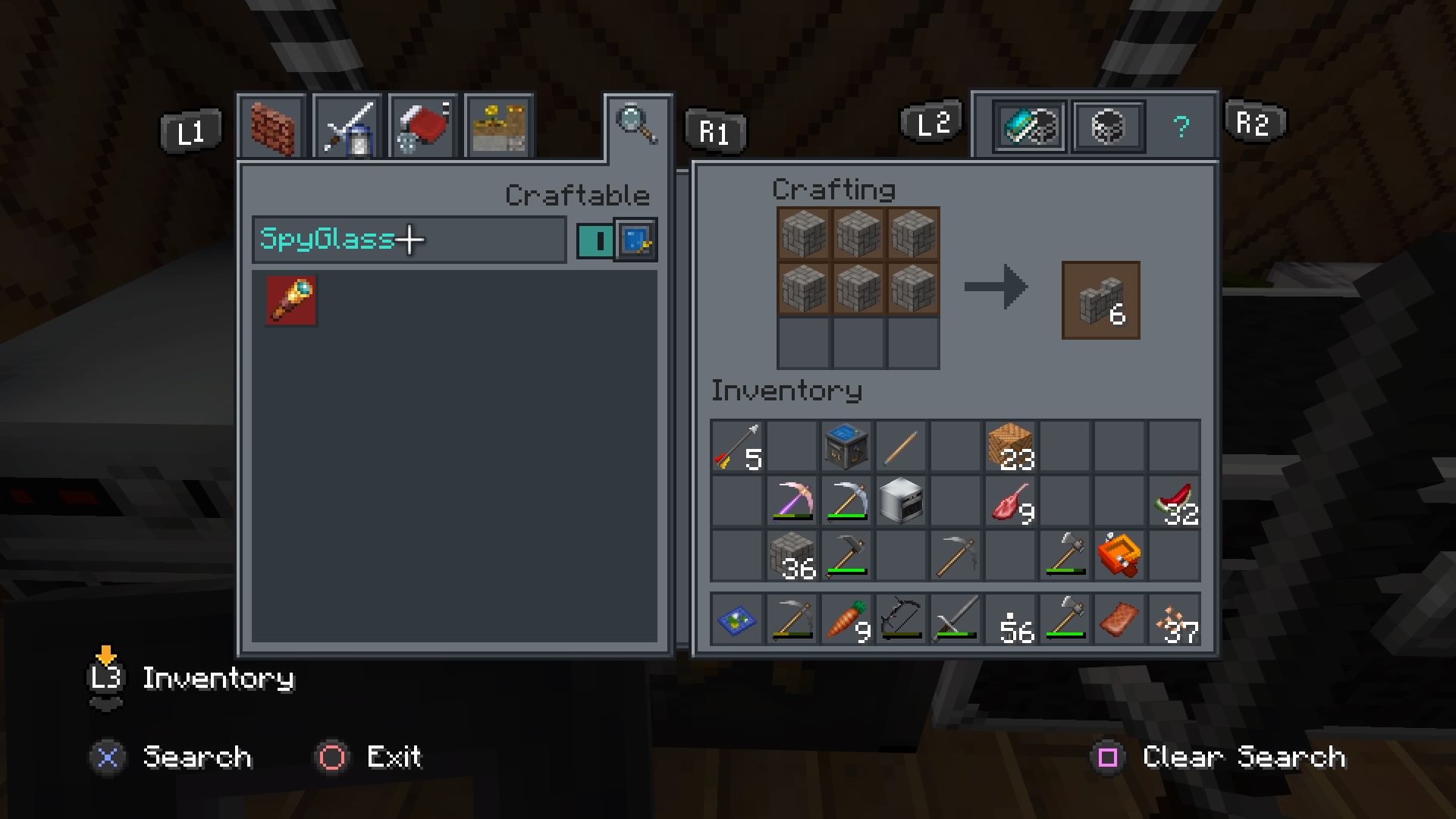Select the red bed items tab
Screen dimensions: 1456x819
tap(423, 127)
